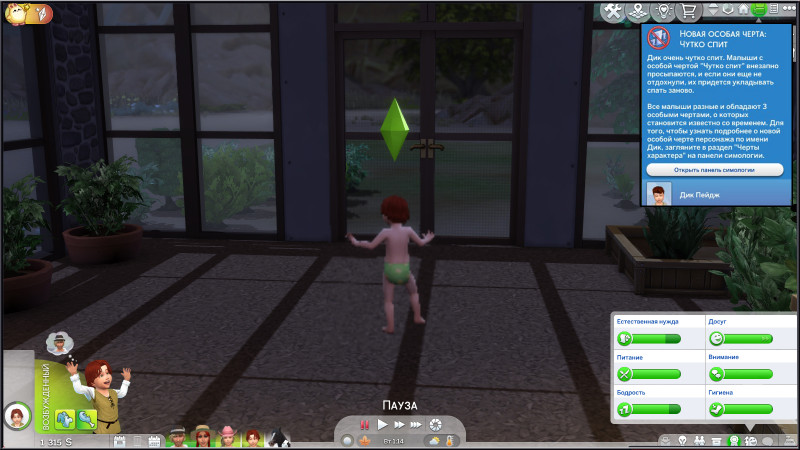800x450 pixels.
Task: Set game speed to normal play
Action: pyautogui.click(x=381, y=425)
